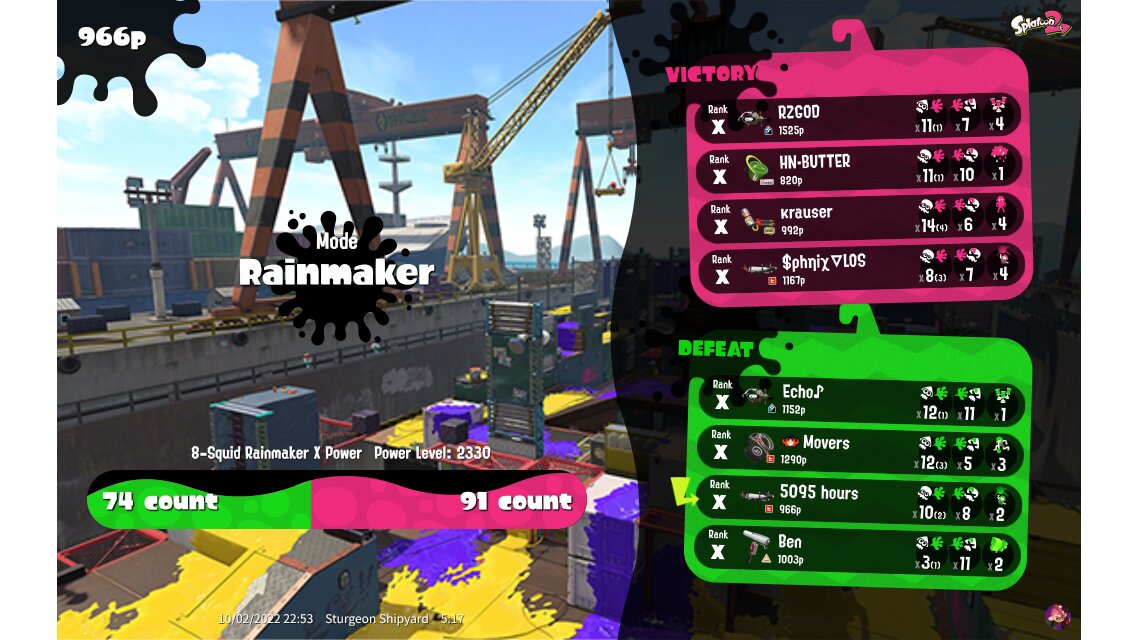
Task: Open HN-BUTTER's result row
Action: click(x=860, y=168)
